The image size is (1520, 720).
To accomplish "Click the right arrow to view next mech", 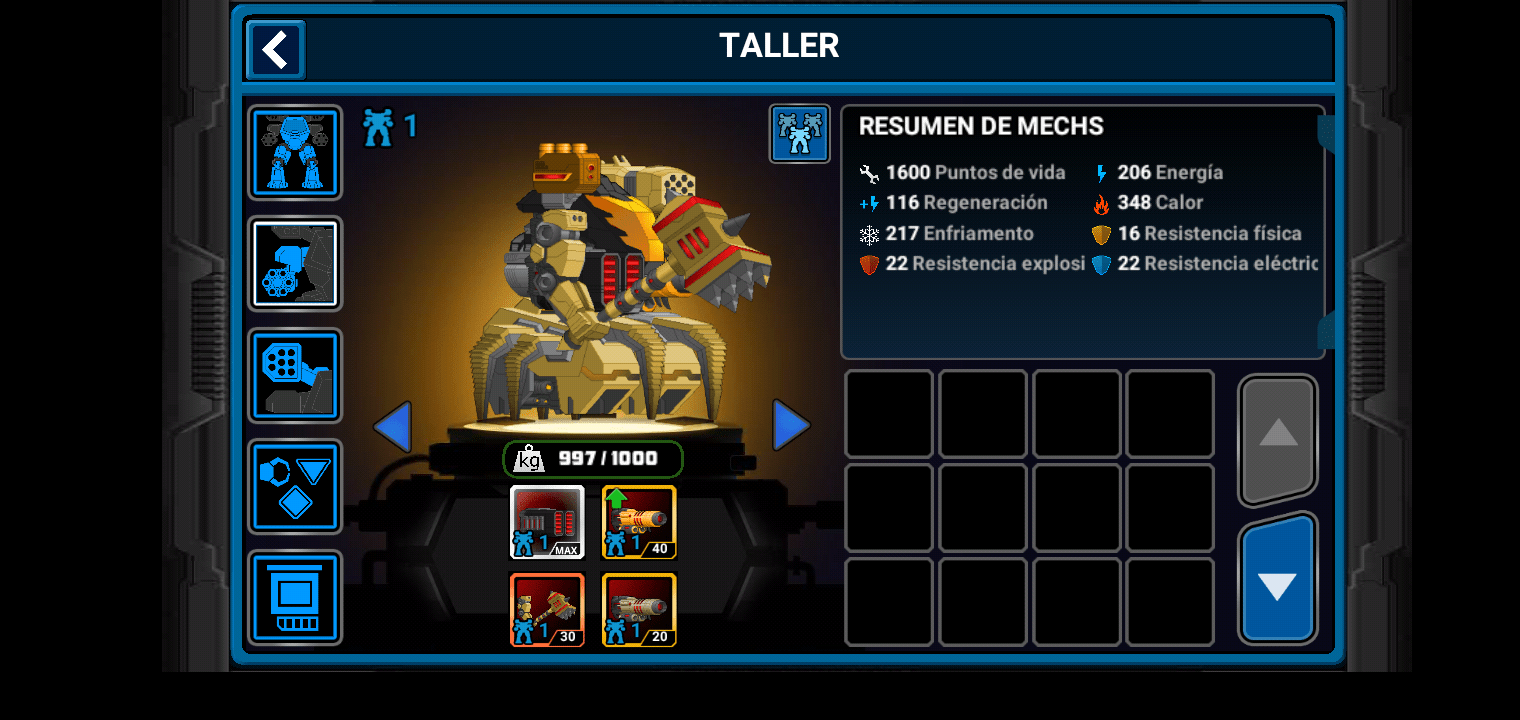I will (791, 425).
